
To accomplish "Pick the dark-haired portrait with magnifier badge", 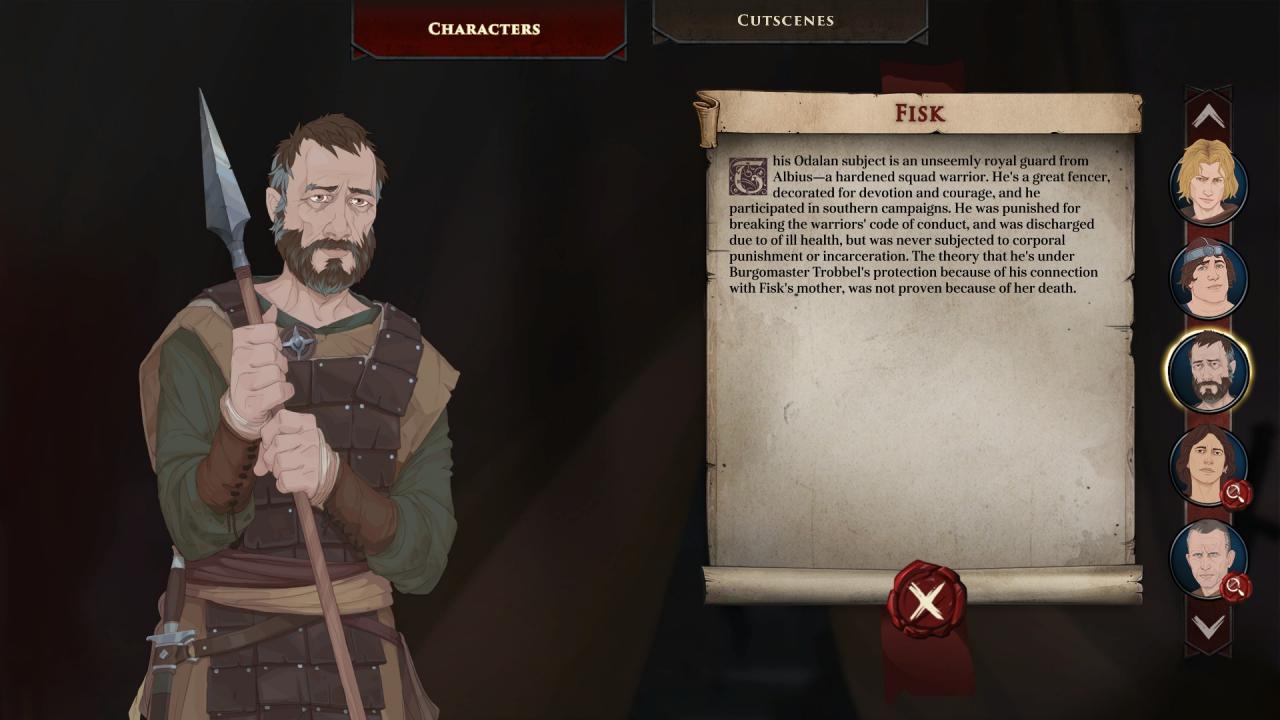I will pos(1208,465).
